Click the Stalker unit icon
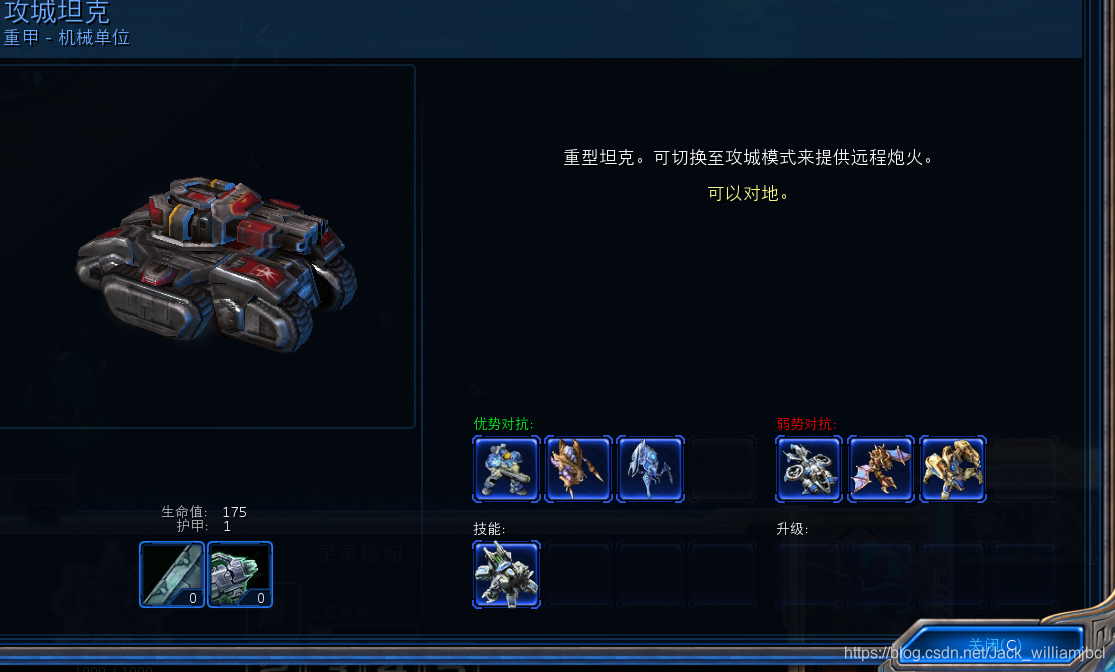 pos(650,468)
